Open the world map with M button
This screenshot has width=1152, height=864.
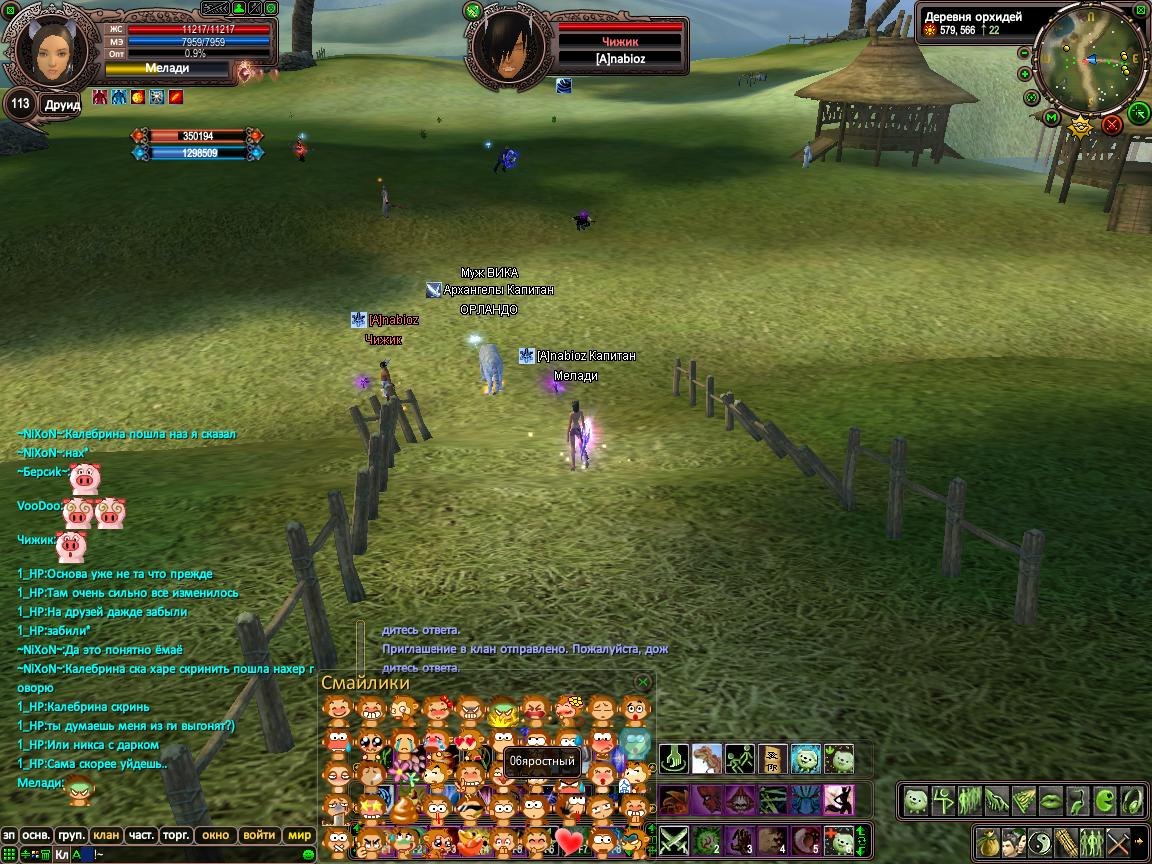click(x=1052, y=118)
